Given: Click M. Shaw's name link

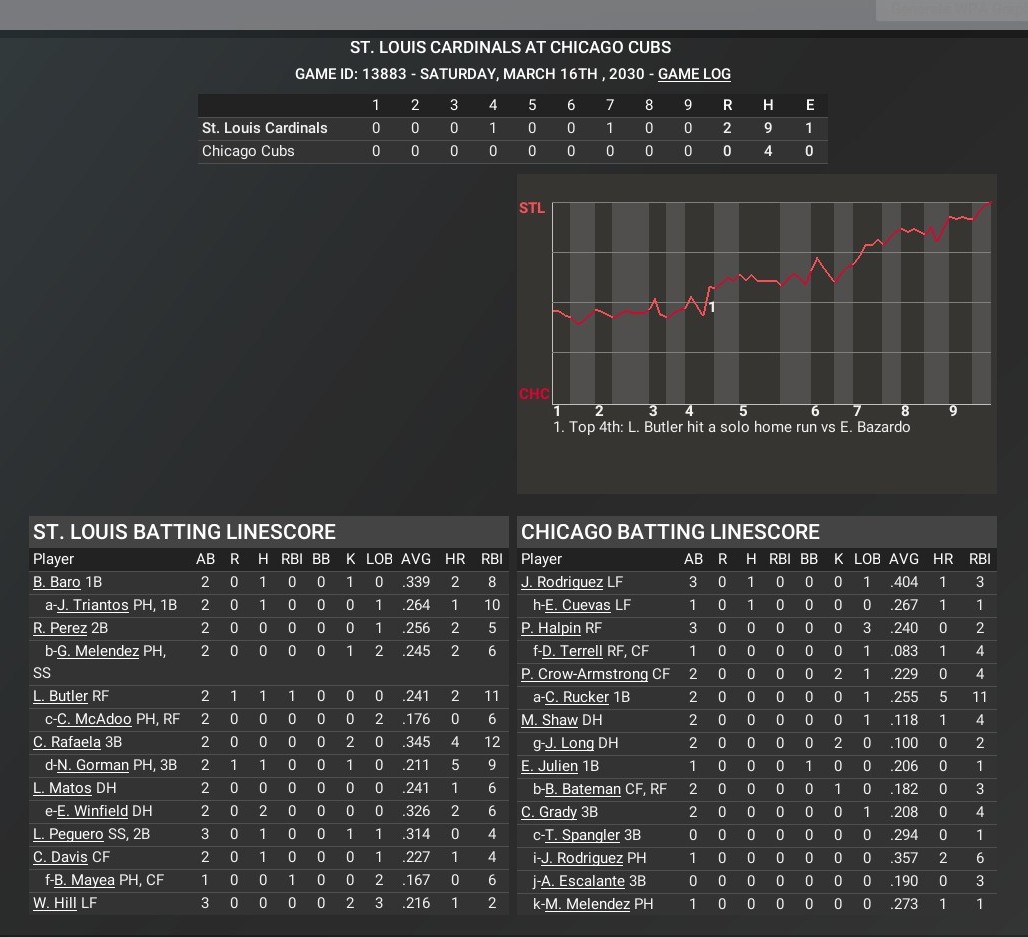Looking at the screenshot, I should coord(549,720).
